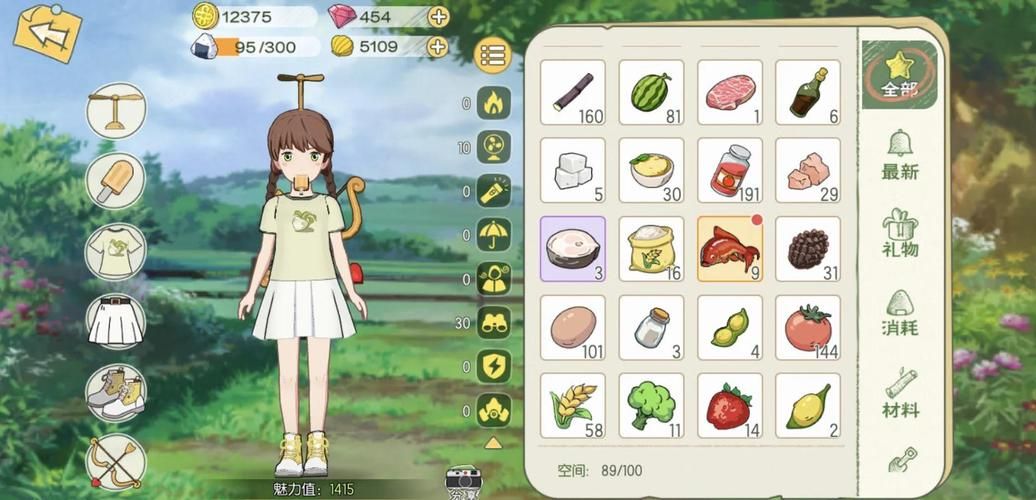The height and width of the screenshot is (500, 1036).
Task: Select the watermelon inventory slot
Action: [x=651, y=92]
